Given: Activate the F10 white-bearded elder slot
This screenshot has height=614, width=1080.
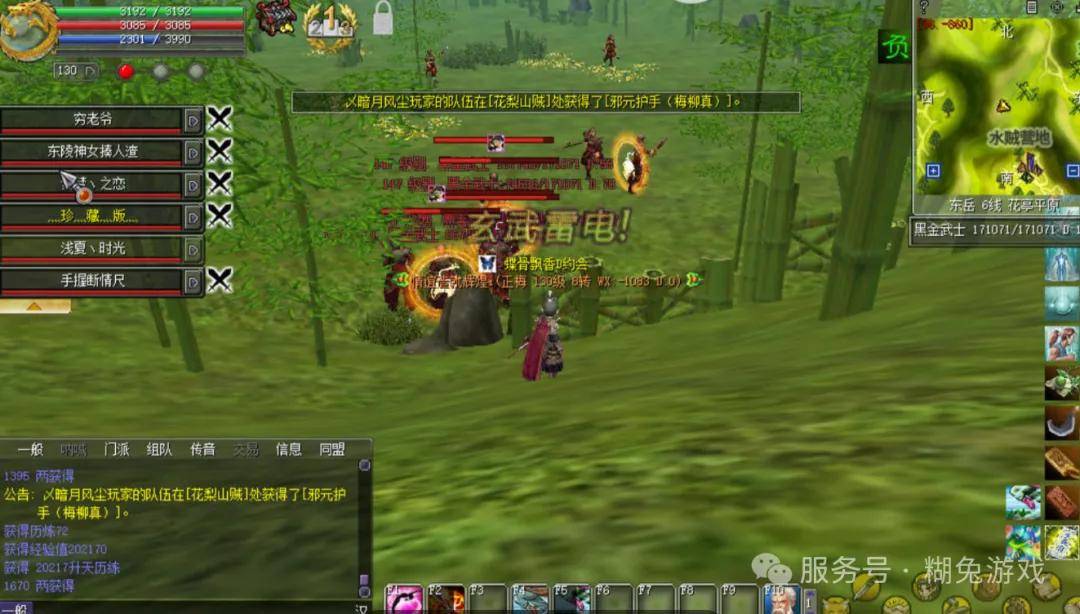Looking at the screenshot, I should coord(781,601).
